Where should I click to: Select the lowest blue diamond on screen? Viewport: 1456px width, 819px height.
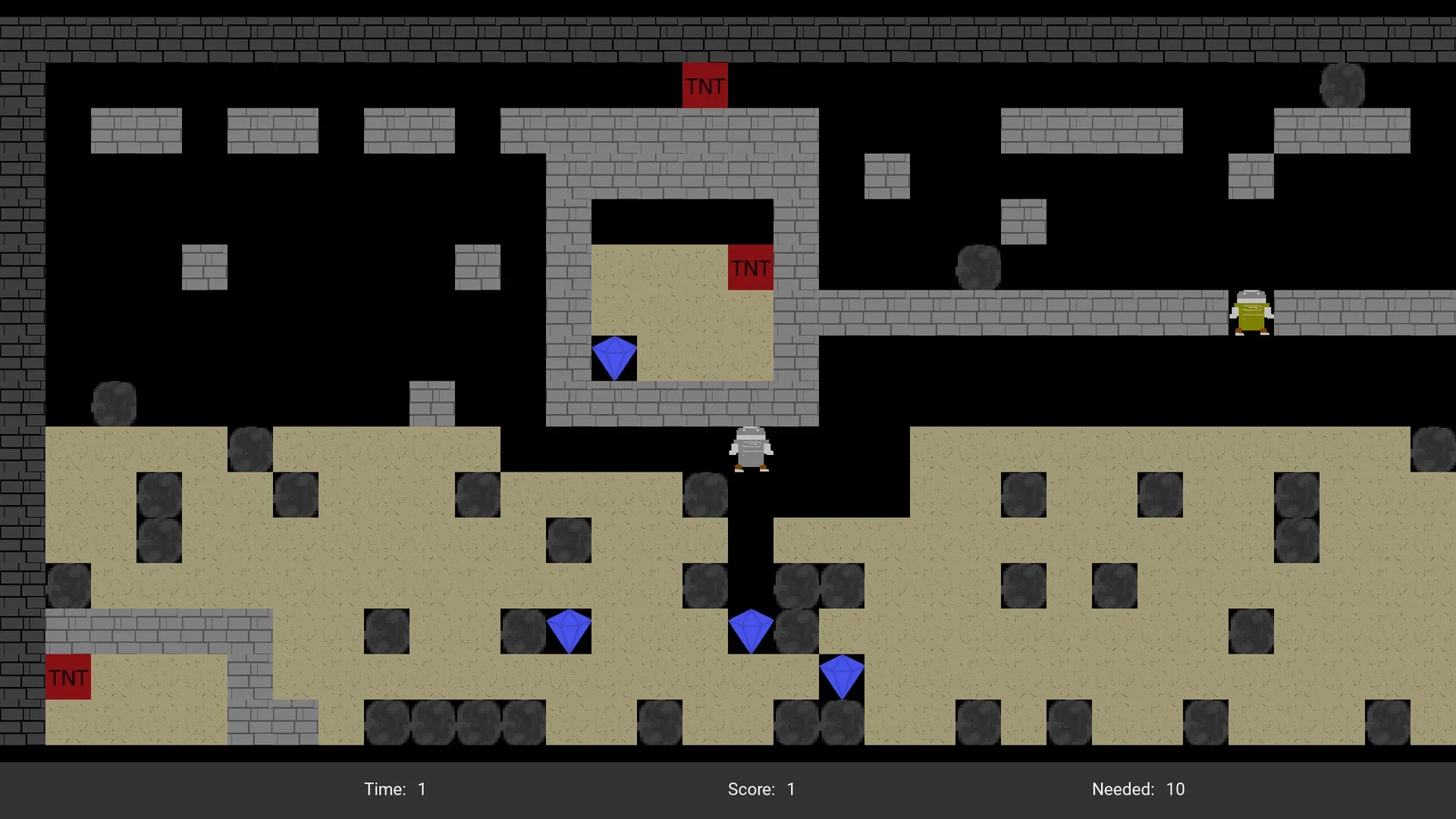842,675
